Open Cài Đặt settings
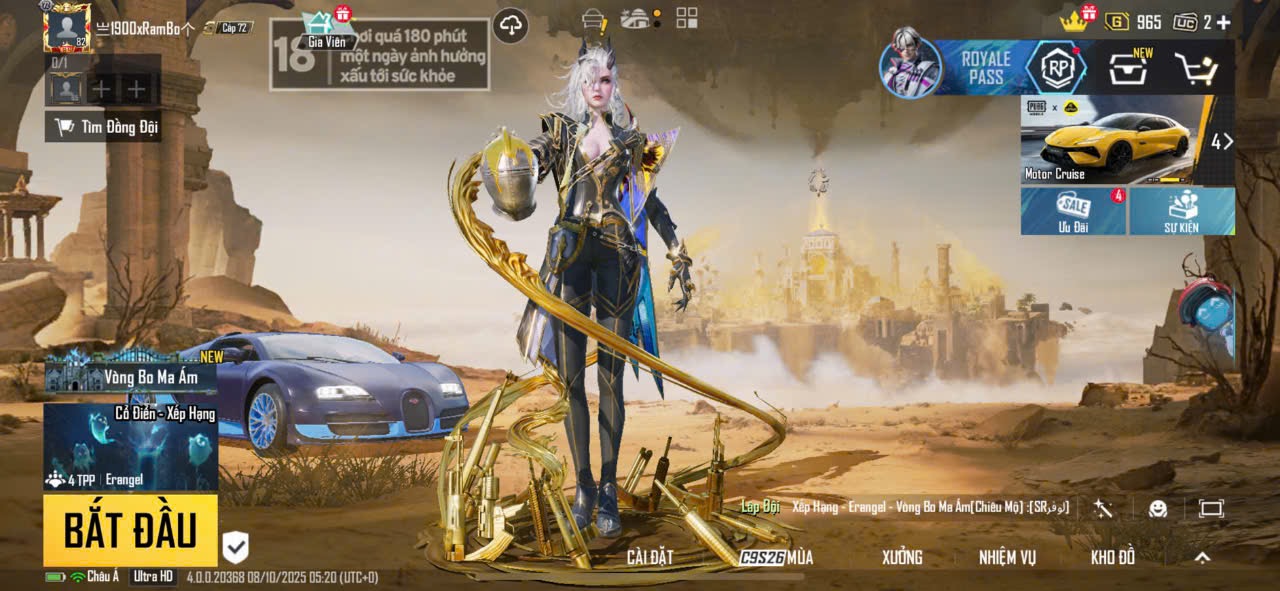This screenshot has height=591, width=1280. coord(650,558)
